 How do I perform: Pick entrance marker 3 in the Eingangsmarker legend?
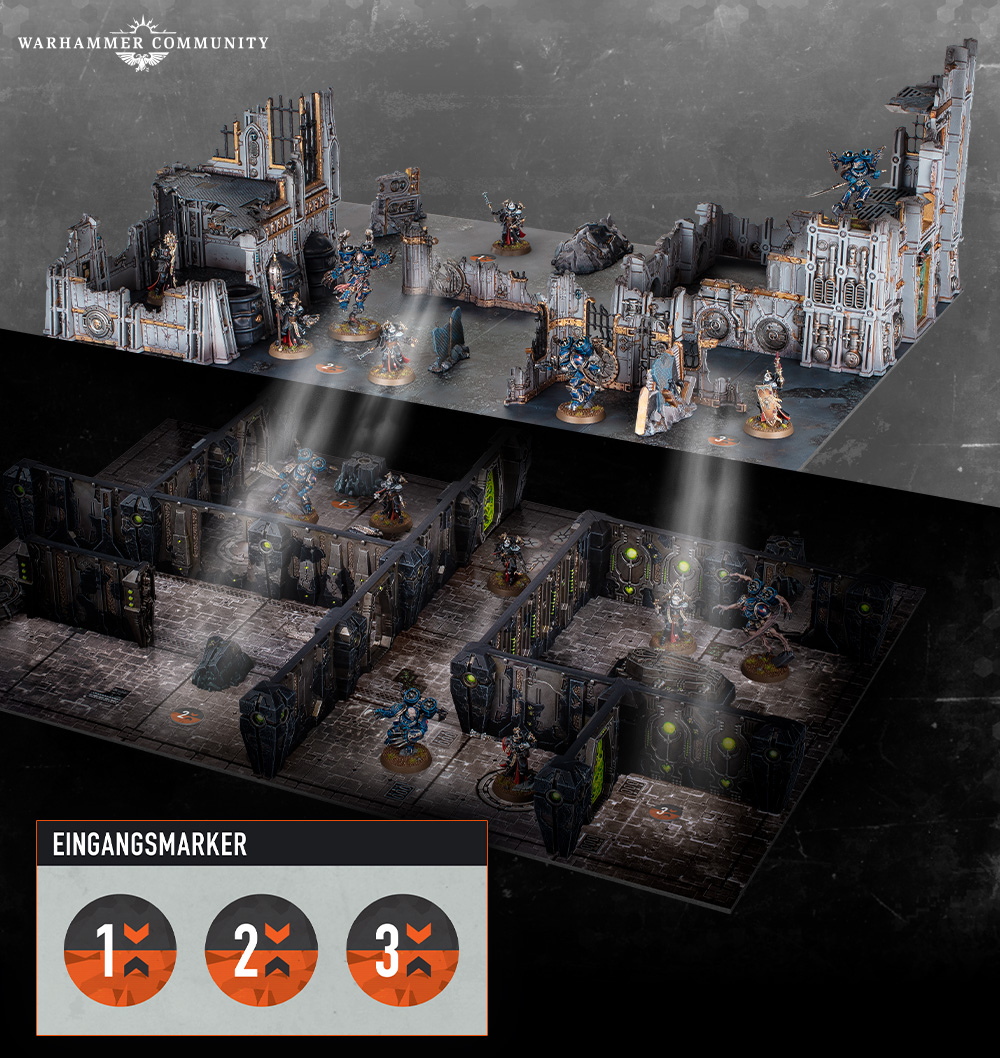[x=402, y=950]
